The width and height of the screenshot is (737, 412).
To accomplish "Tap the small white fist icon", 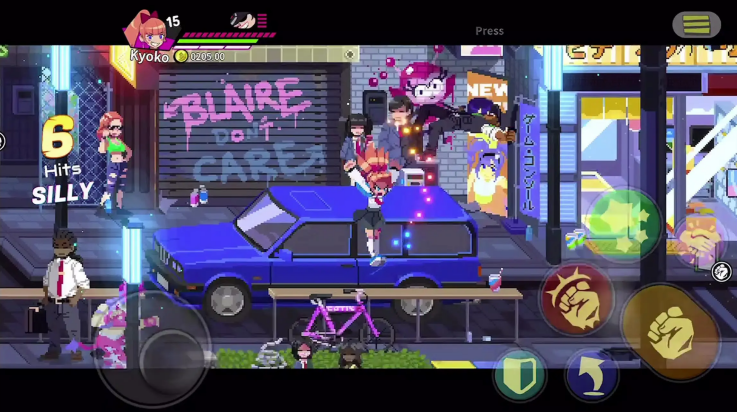I will pyautogui.click(x=722, y=271).
